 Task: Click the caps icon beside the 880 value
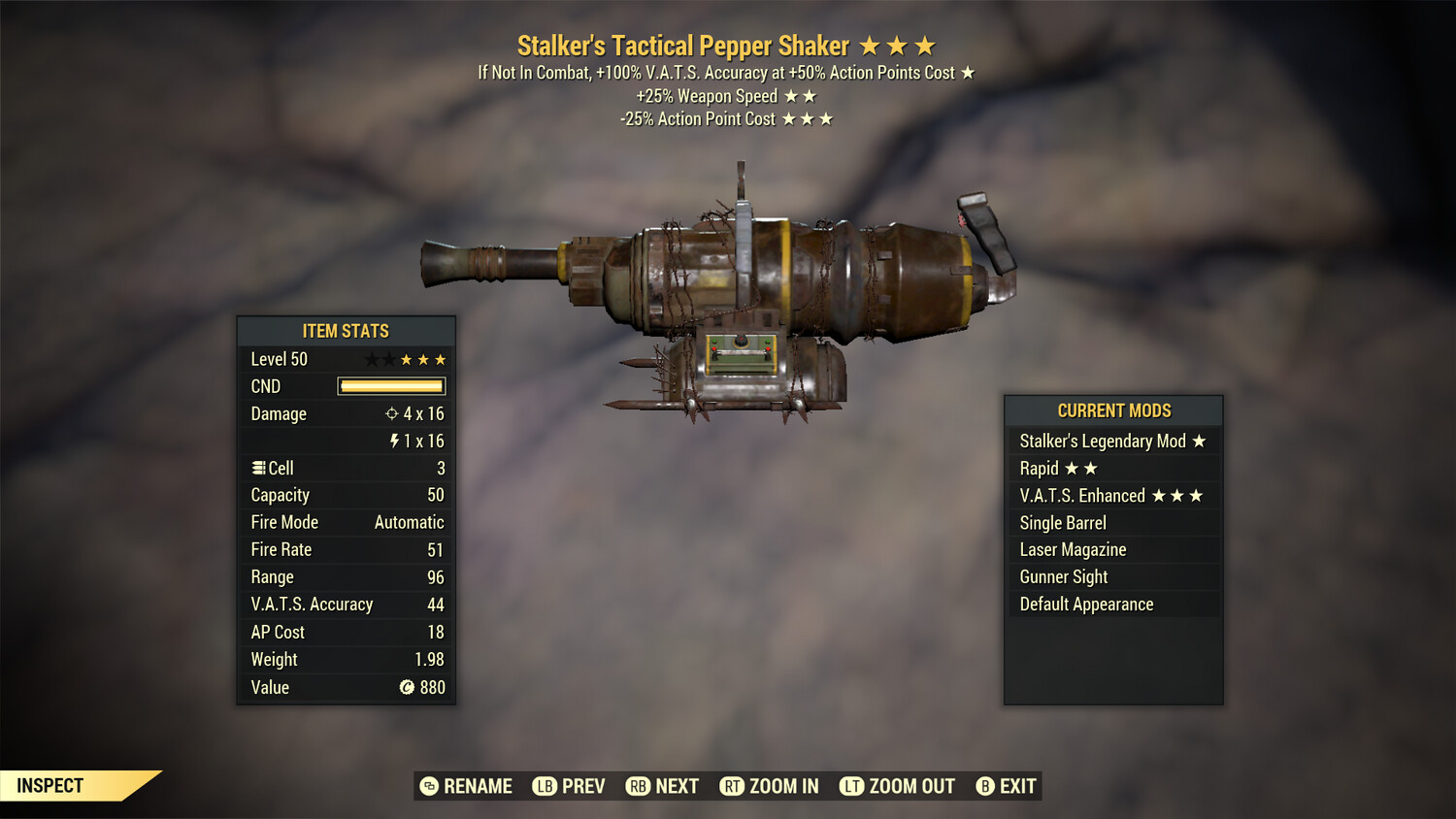405,687
